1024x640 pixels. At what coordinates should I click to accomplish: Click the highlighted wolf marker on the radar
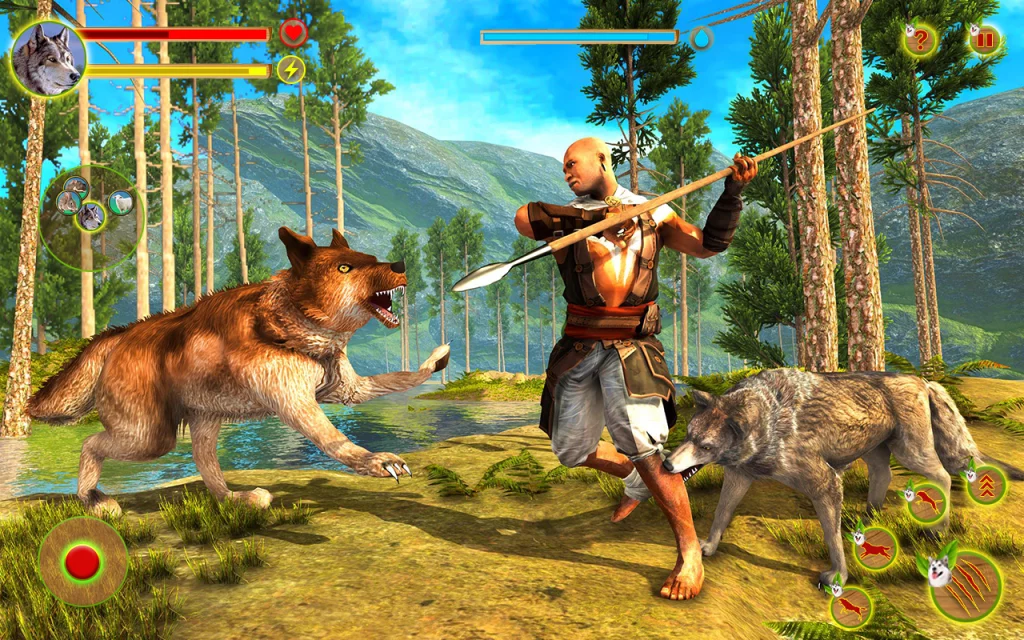[x=92, y=216]
